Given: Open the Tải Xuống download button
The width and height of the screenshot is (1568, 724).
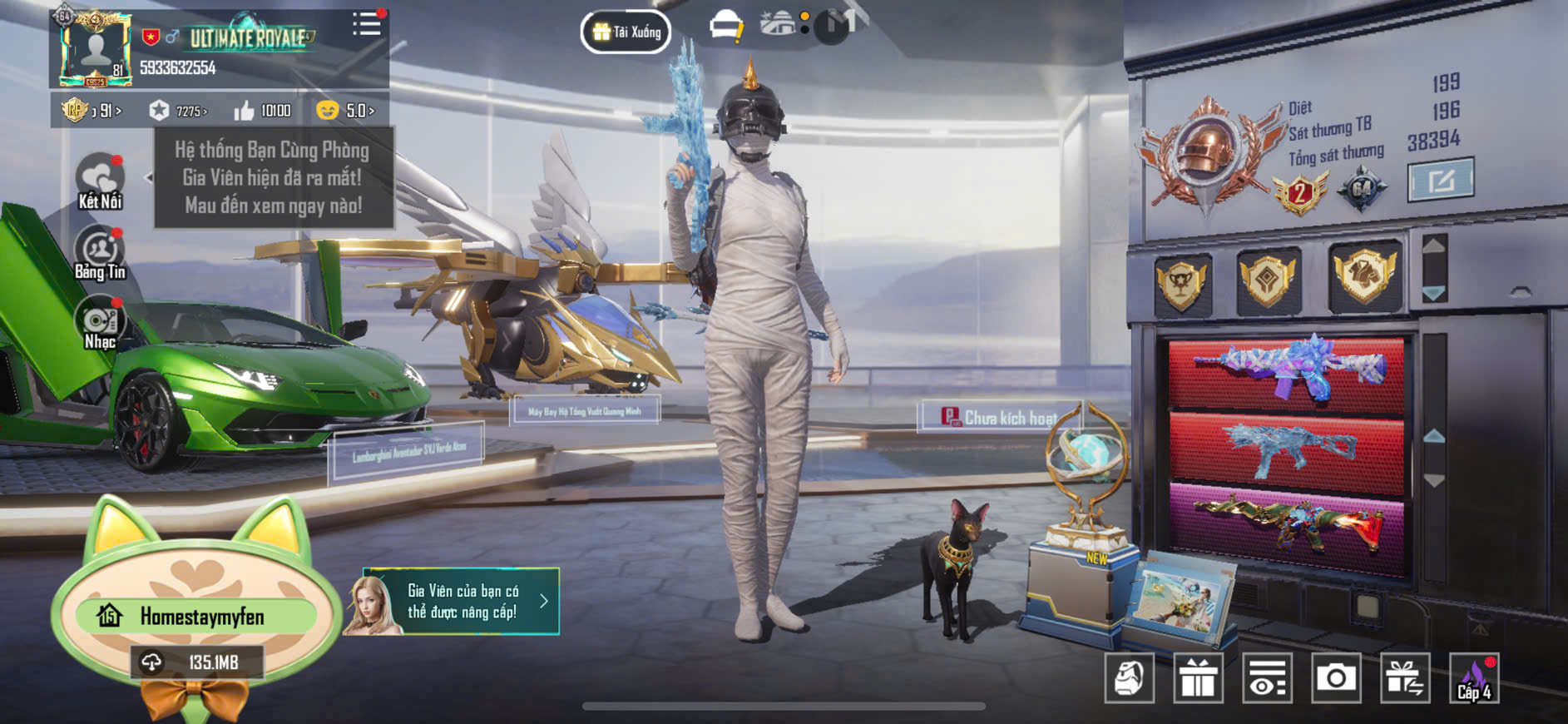Looking at the screenshot, I should click(626, 32).
